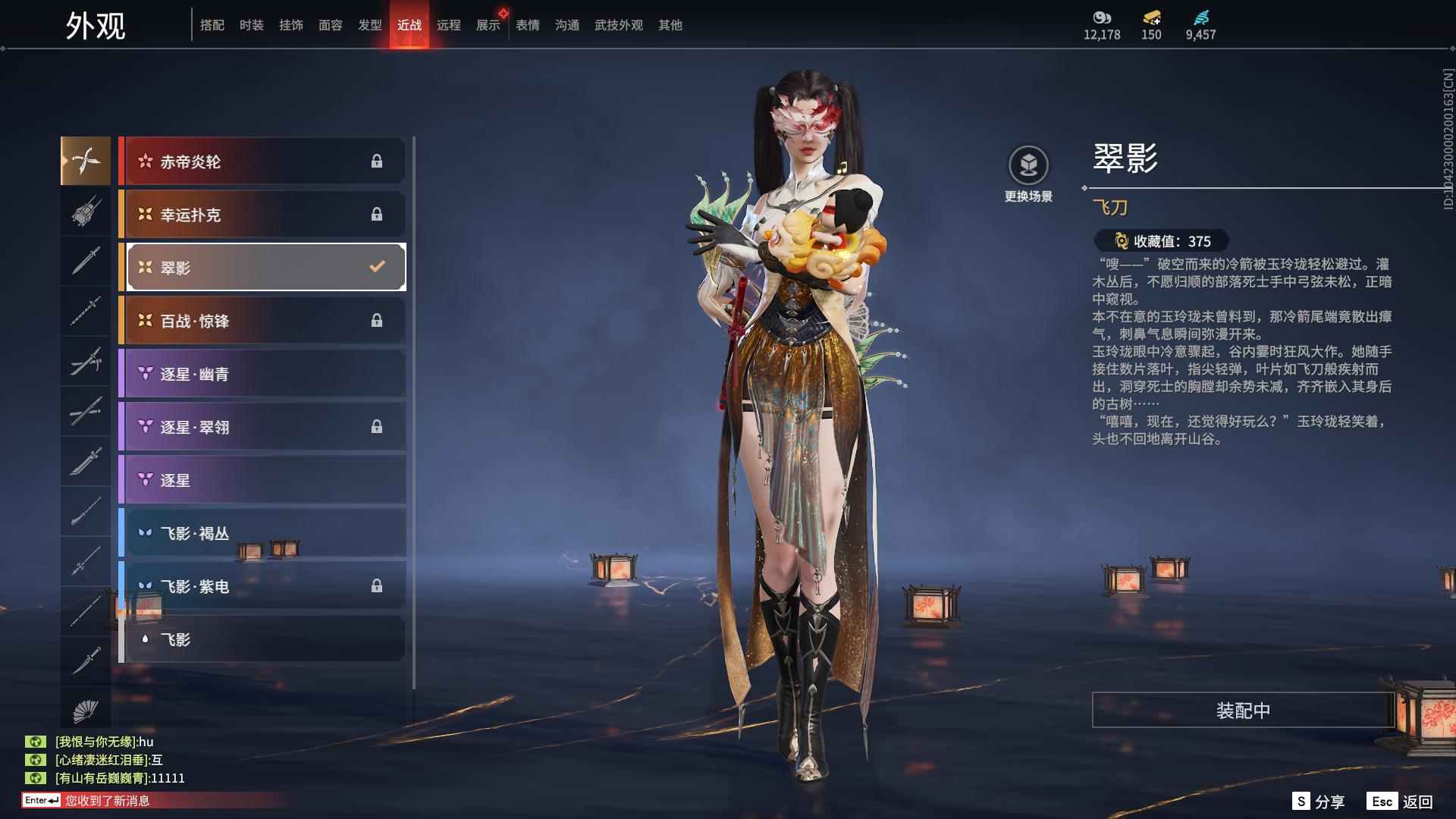Open the 表情 tab
Screen dimensions: 1456x819
[x=527, y=25]
